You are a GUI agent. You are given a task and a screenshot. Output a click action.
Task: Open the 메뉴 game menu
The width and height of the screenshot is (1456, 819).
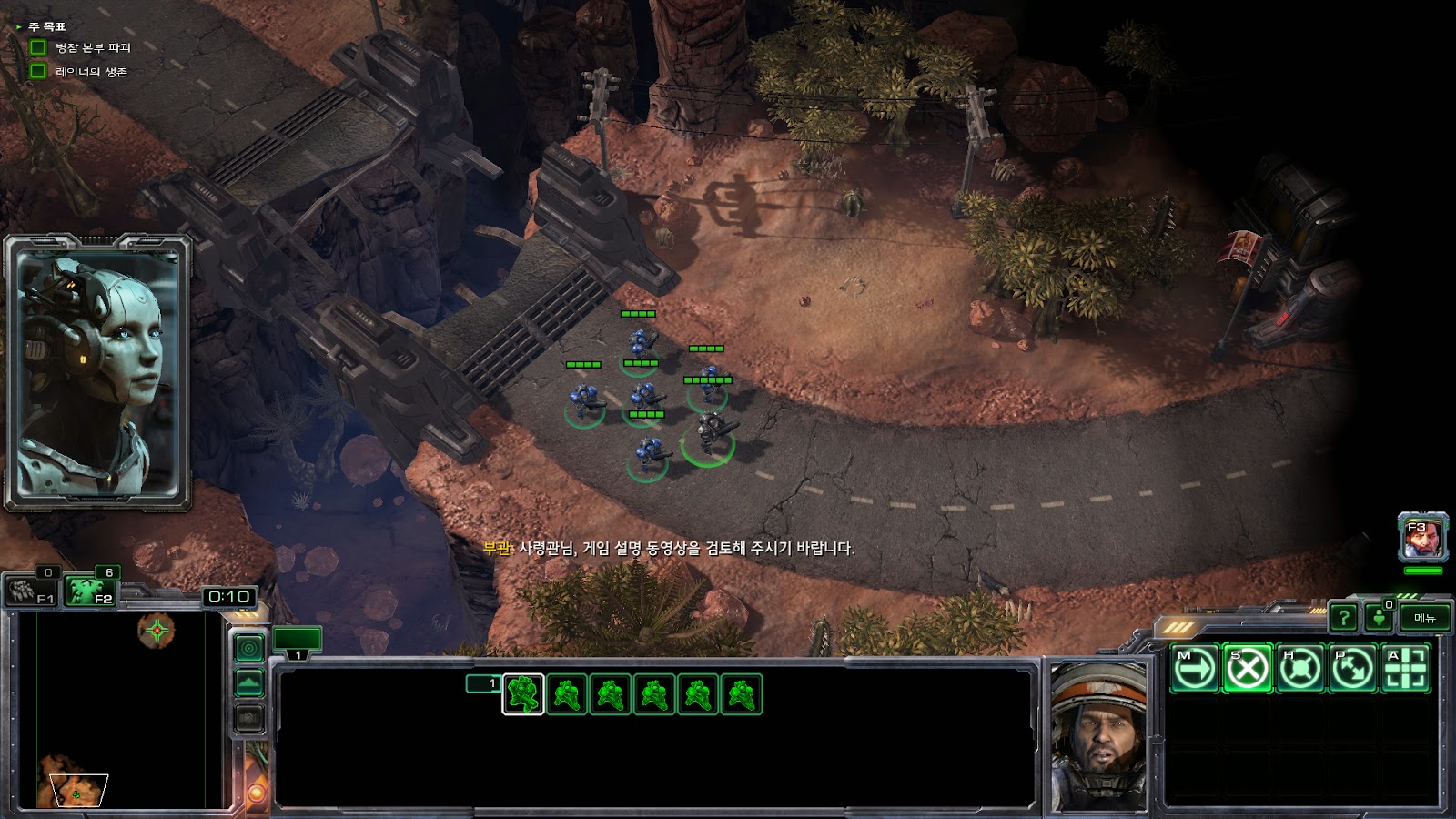pyautogui.click(x=1424, y=618)
